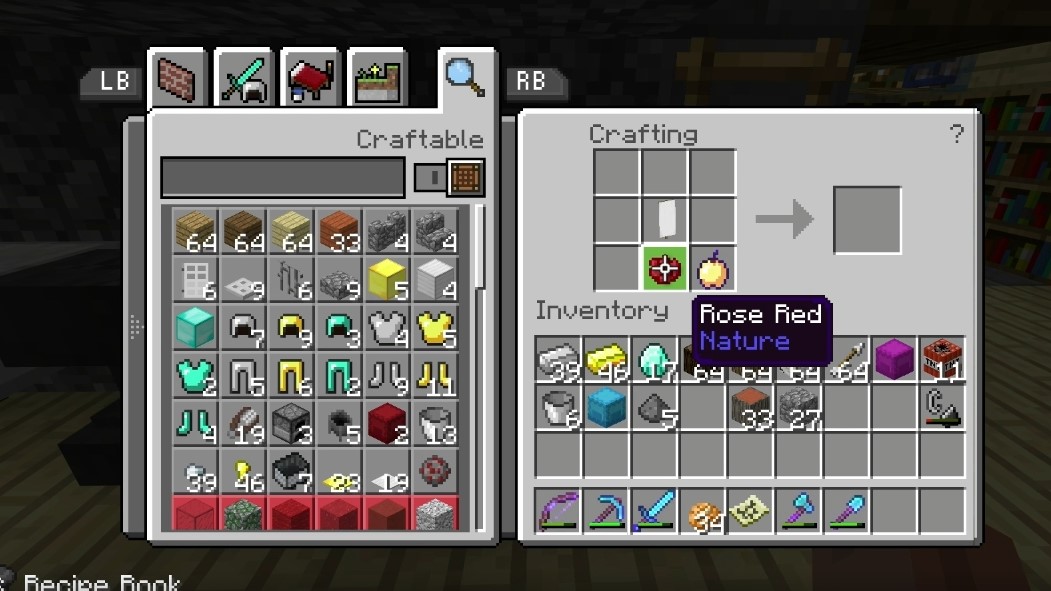This screenshot has height=591, width=1051.
Task: Grab the gold ingots stack
Action: click(x=604, y=360)
